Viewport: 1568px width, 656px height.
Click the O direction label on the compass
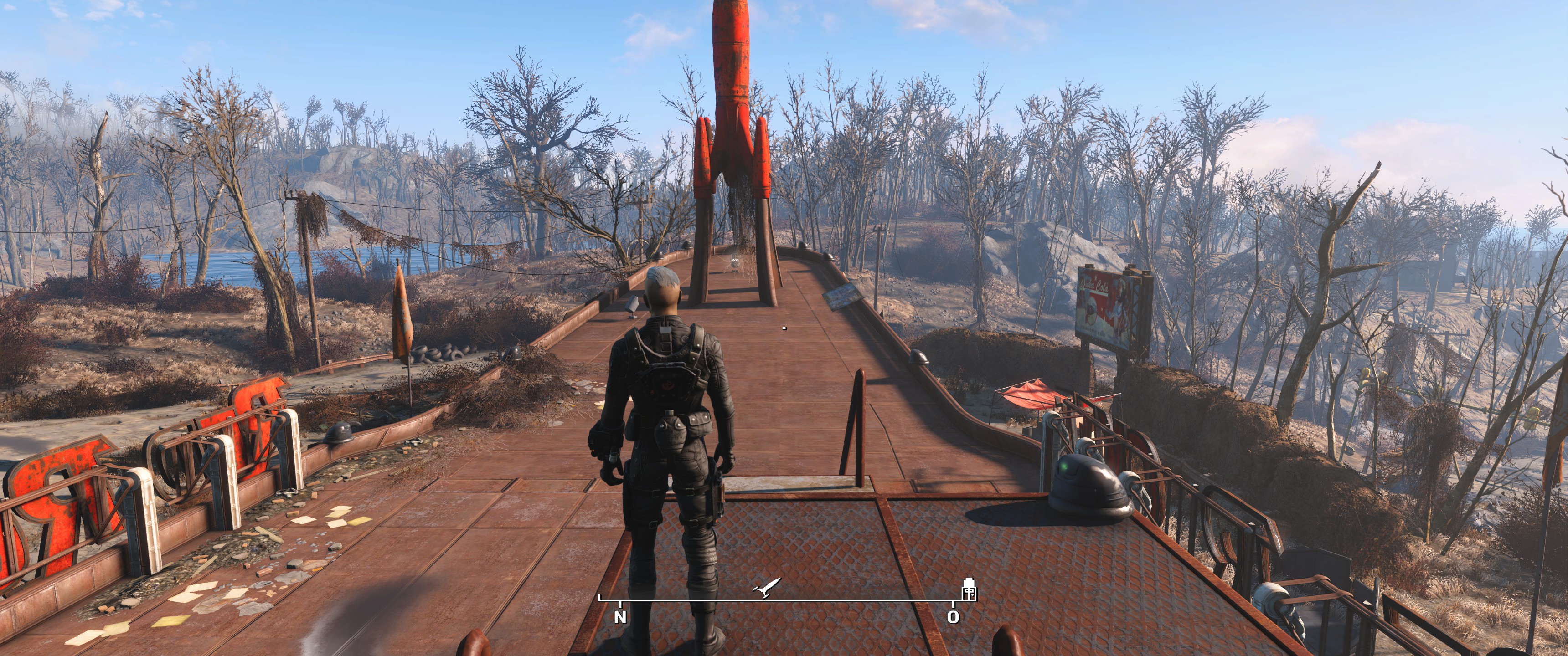coord(953,617)
